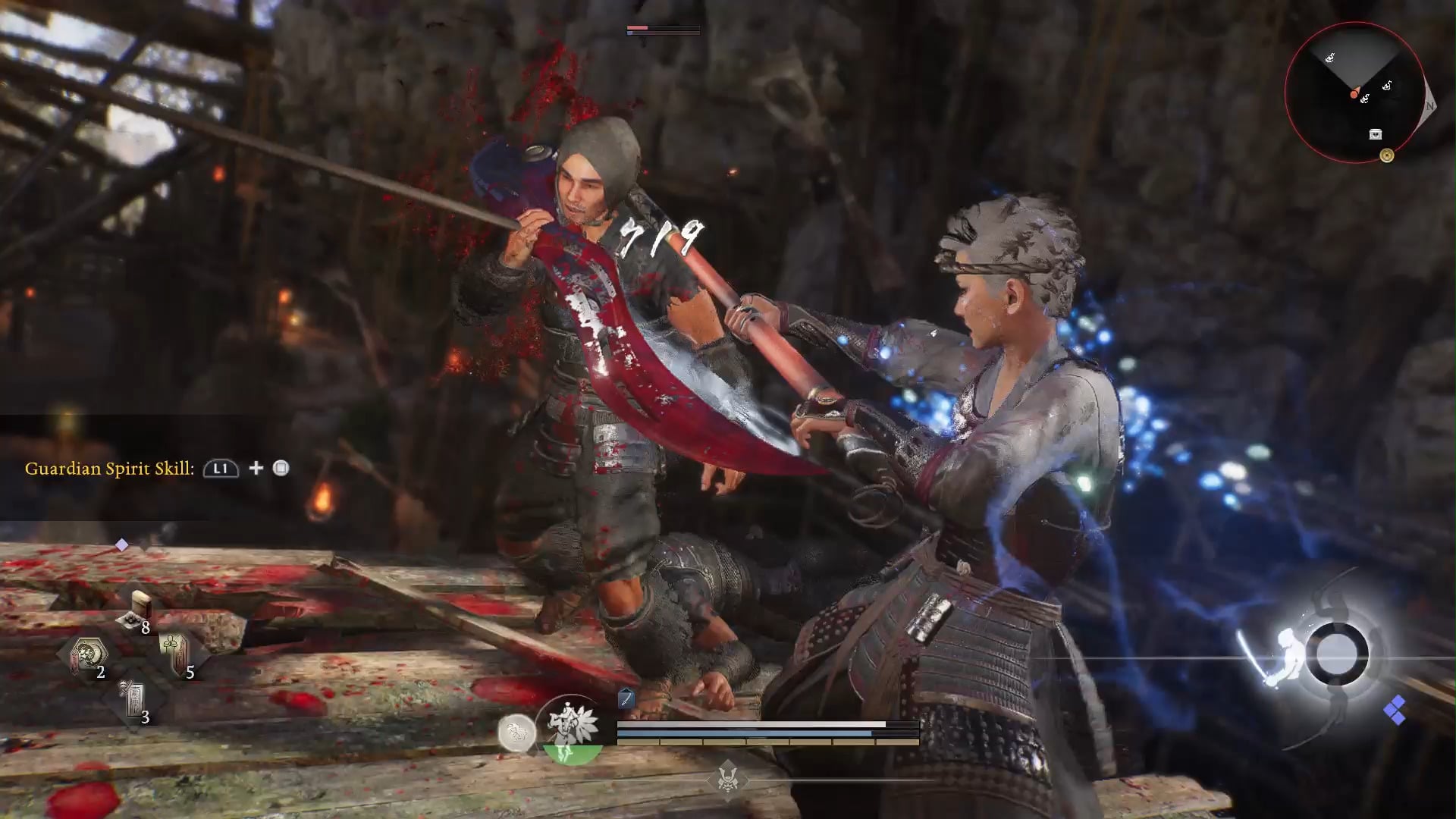Click the samurai helmet boss gauge icon

pyautogui.click(x=727, y=779)
